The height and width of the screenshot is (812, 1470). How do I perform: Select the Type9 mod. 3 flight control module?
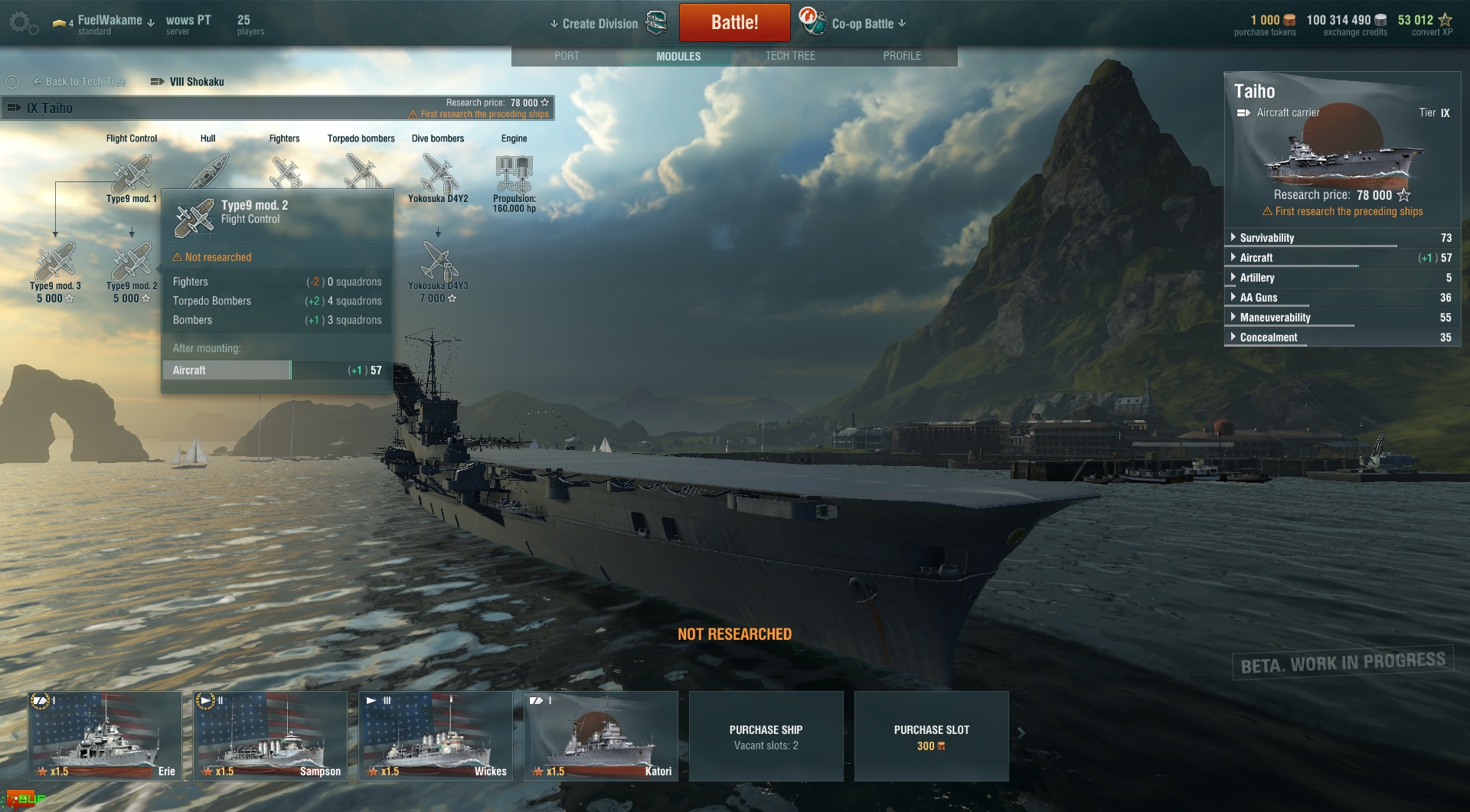pyautogui.click(x=55, y=264)
